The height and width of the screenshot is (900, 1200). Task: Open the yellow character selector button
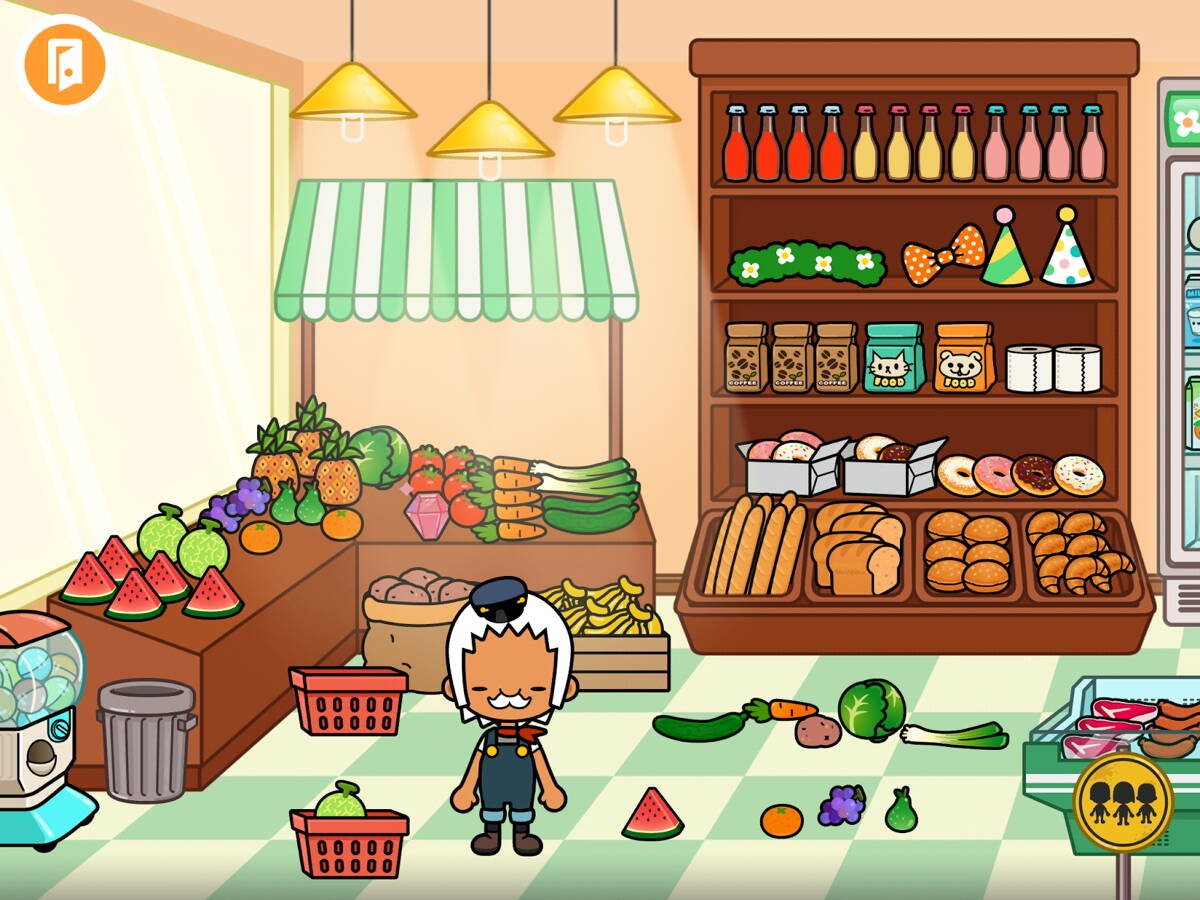[1122, 801]
